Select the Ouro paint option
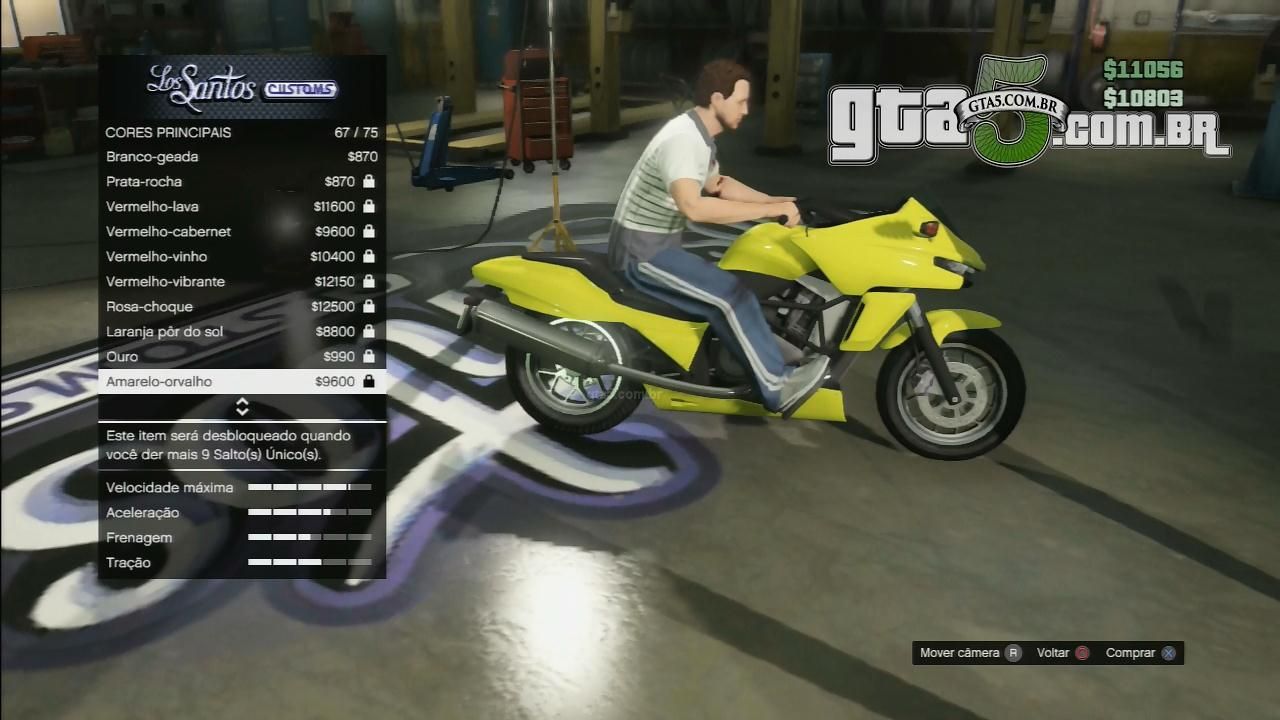 [242, 357]
